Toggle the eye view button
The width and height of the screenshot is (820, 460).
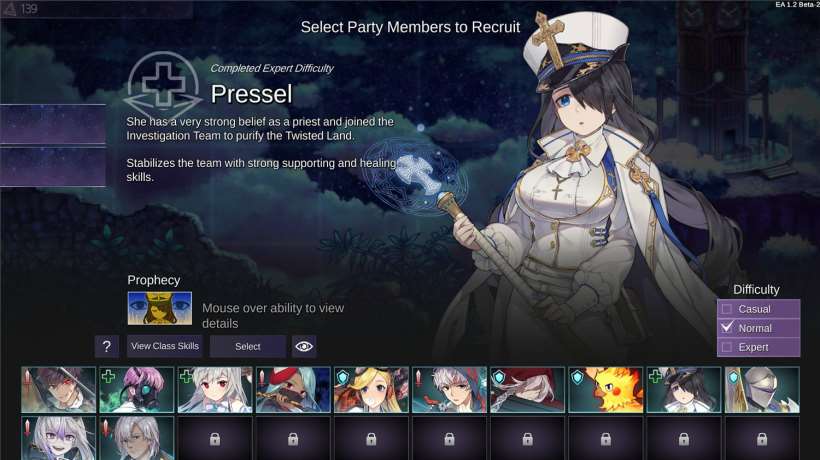coord(304,346)
